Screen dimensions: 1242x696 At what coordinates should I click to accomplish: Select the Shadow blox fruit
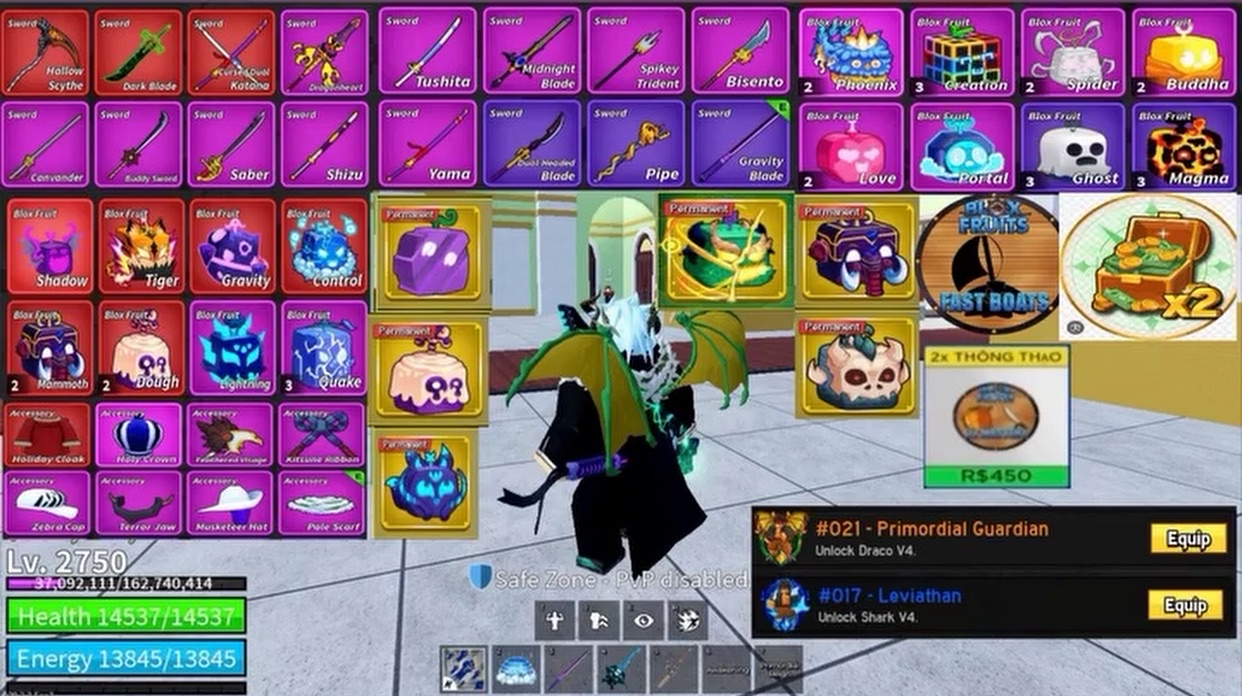50,246
